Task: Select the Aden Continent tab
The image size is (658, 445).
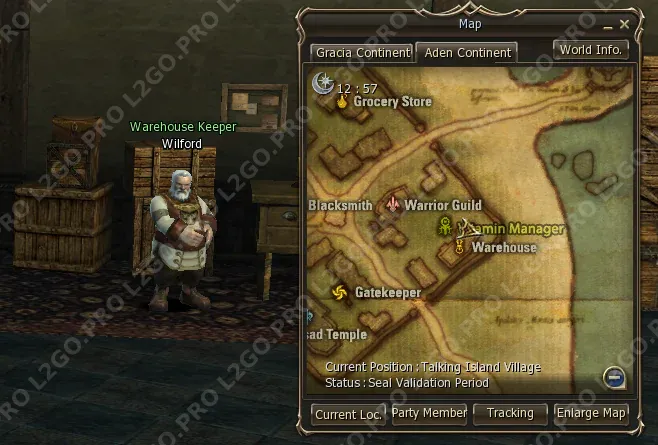Action: tap(465, 52)
